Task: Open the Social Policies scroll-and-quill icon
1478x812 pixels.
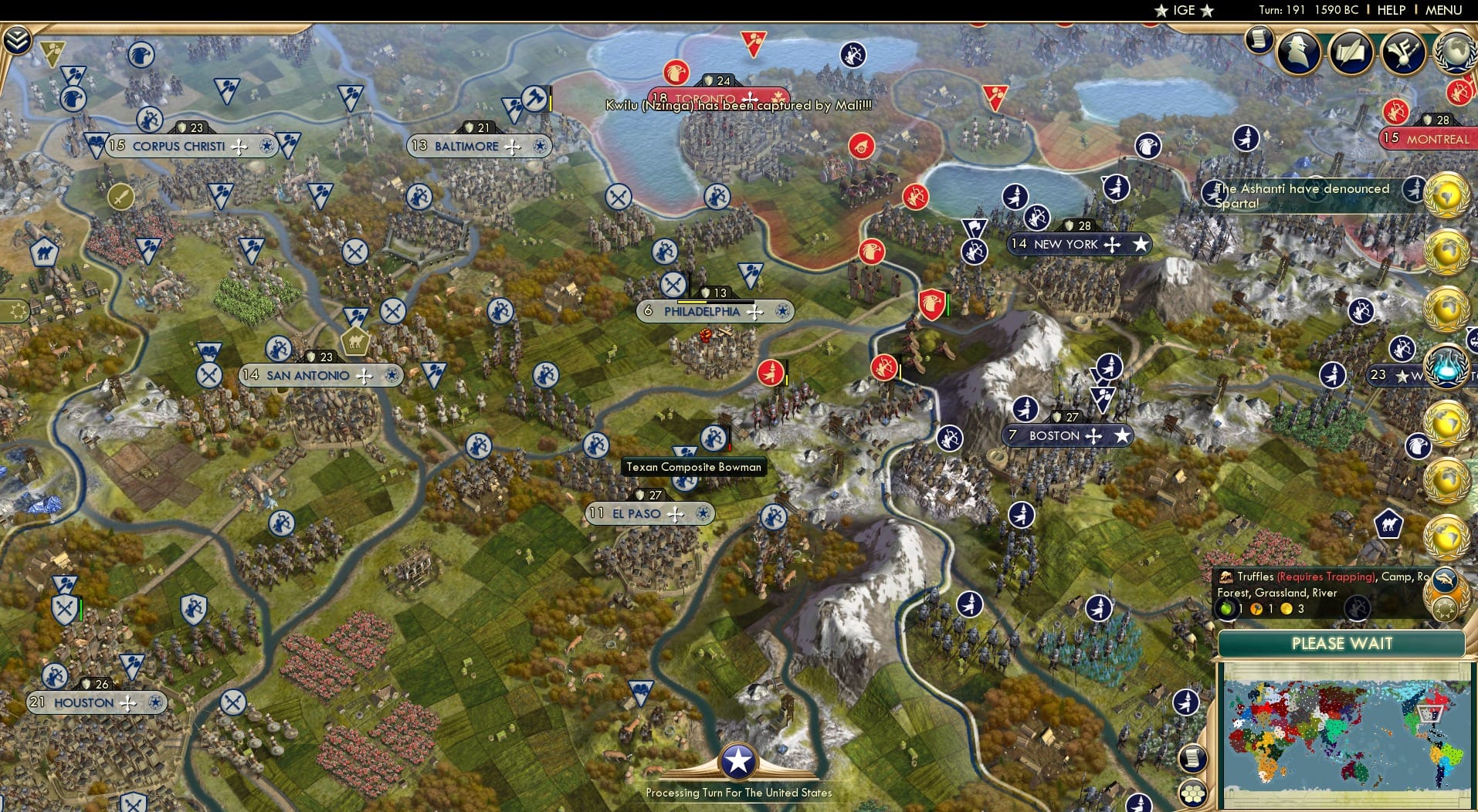Action: click(x=1350, y=52)
